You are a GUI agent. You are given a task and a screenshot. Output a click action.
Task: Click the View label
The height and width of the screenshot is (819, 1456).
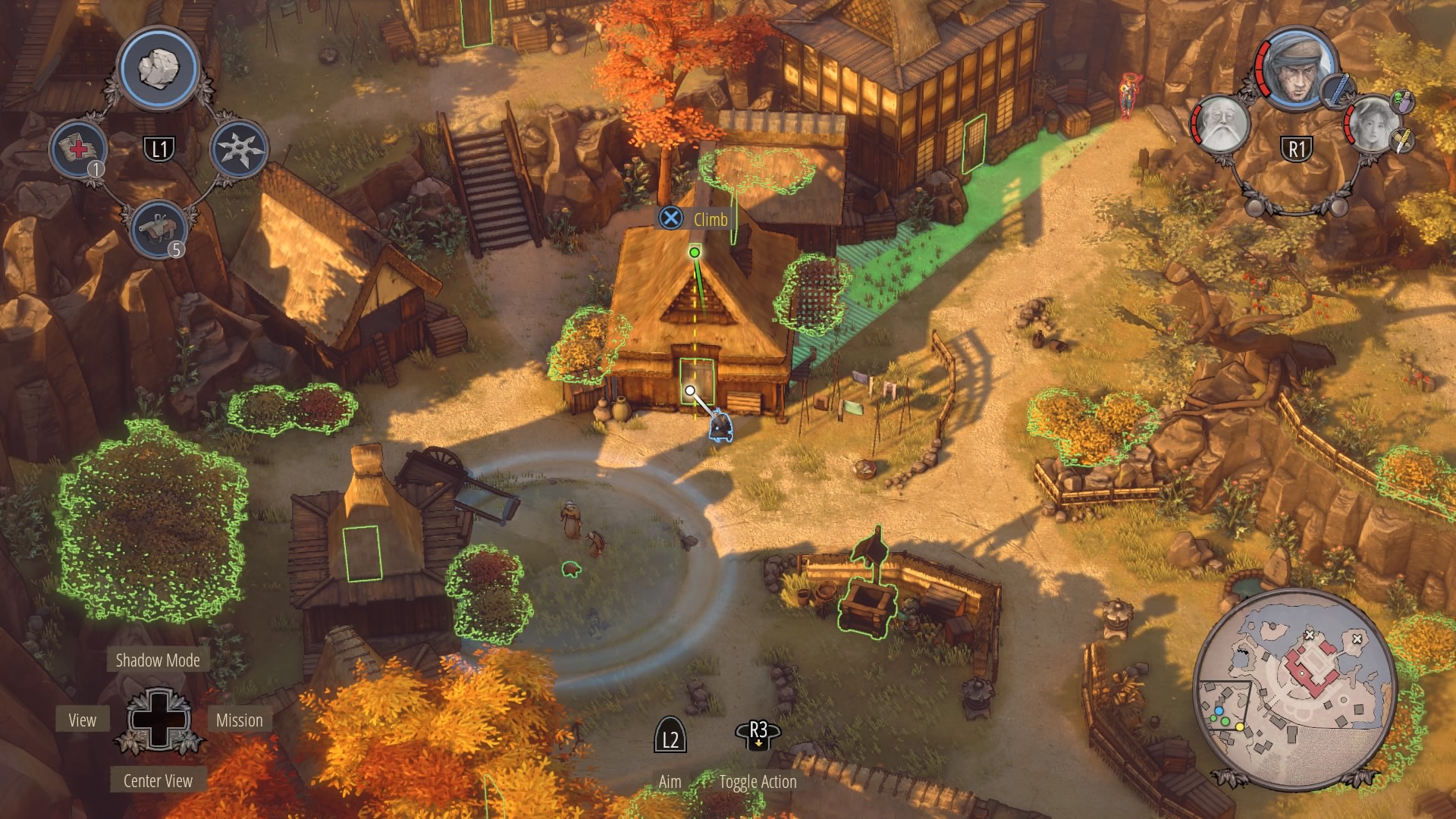[82, 720]
